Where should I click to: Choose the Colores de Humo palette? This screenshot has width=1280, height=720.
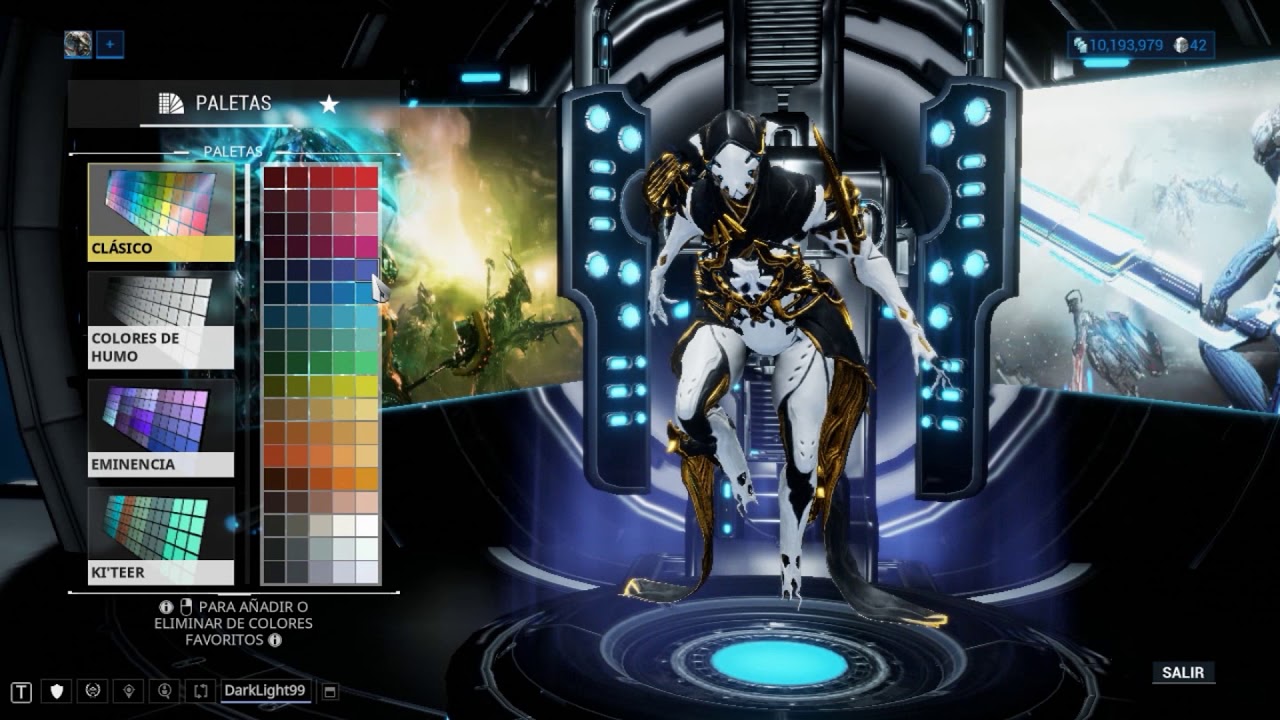tap(161, 320)
